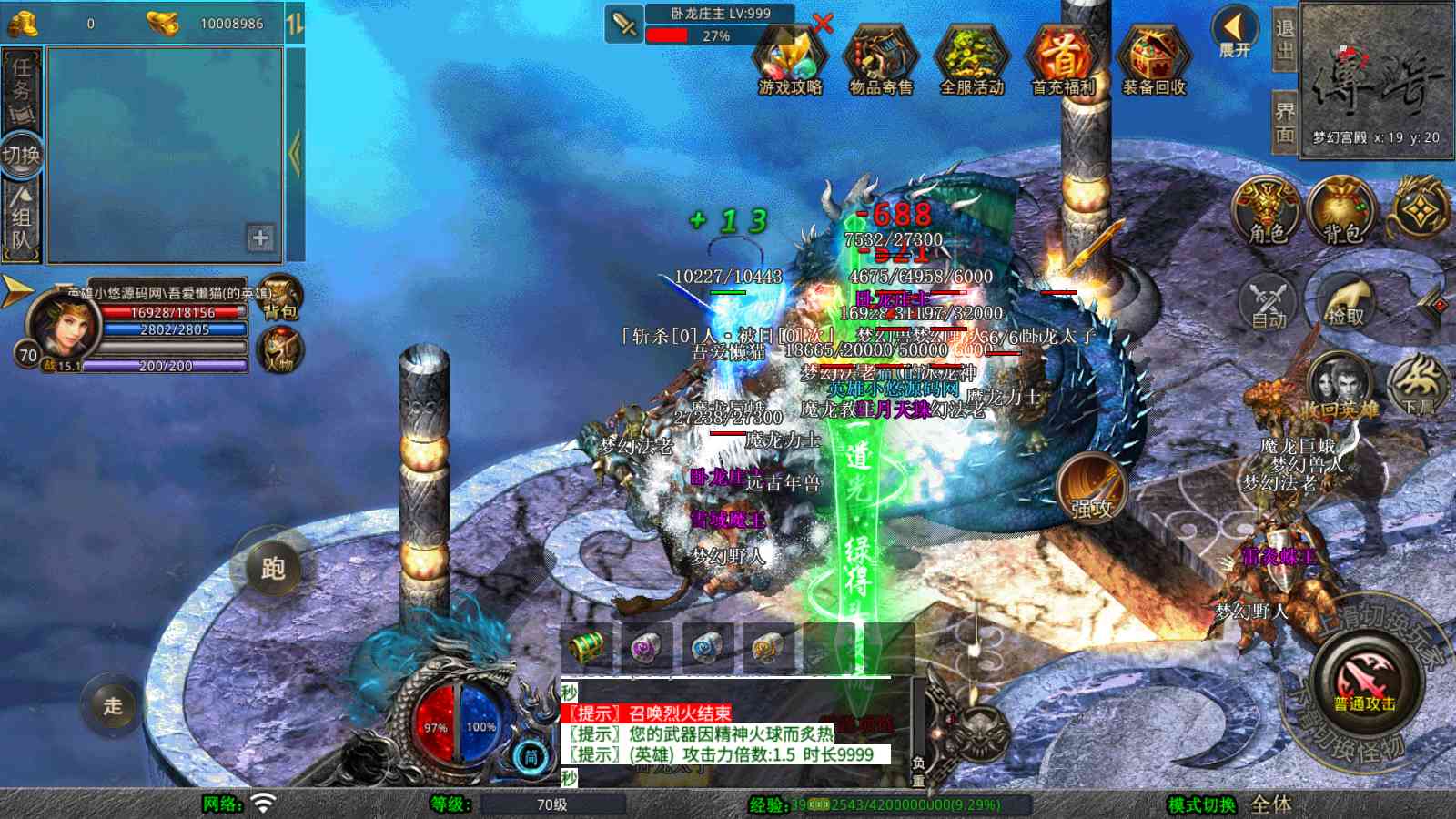Open the 角色 character panel
The image size is (1456, 819).
(x=1268, y=213)
